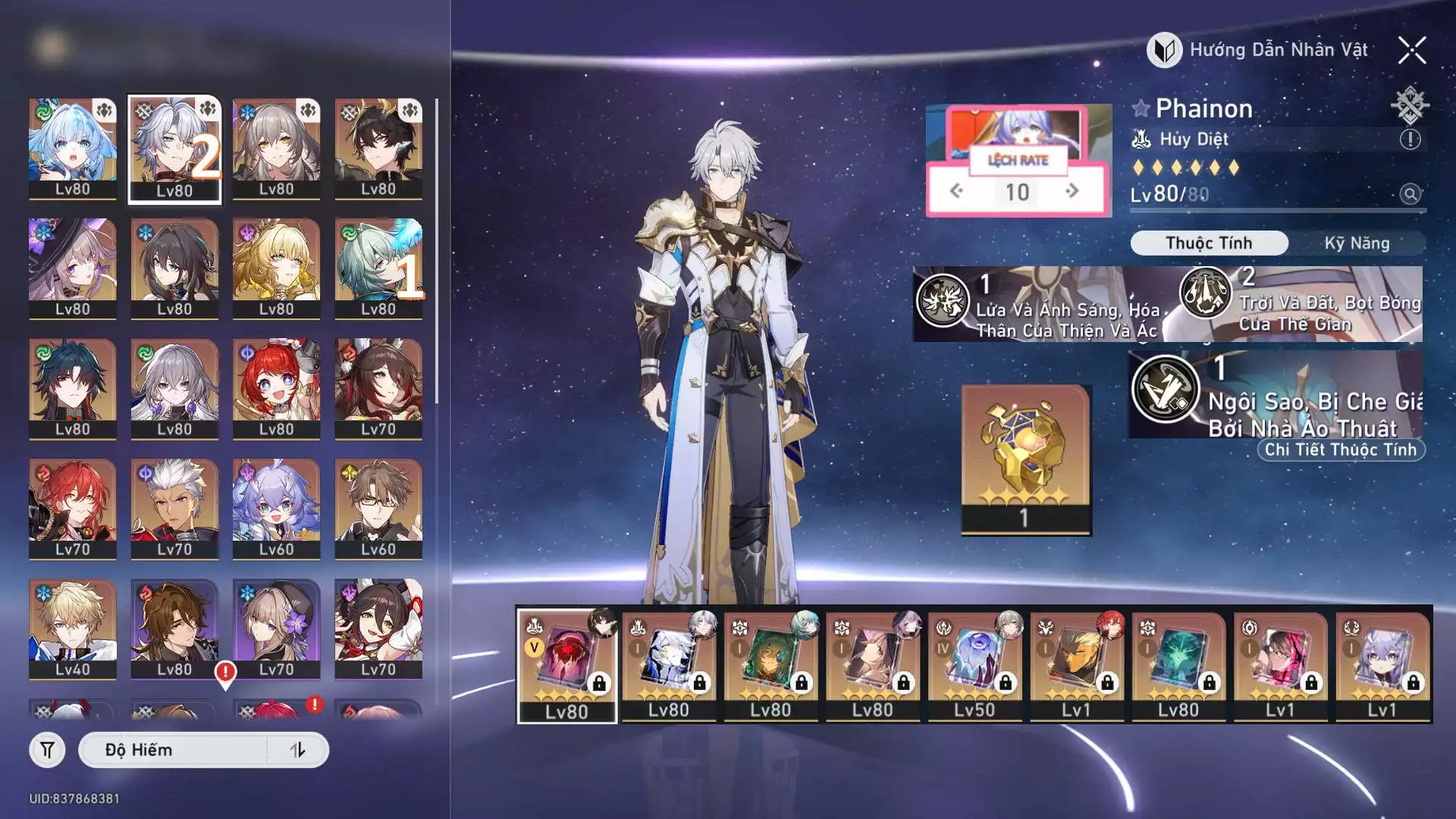Click the left arrow on Lệch Rate counter

[957, 191]
